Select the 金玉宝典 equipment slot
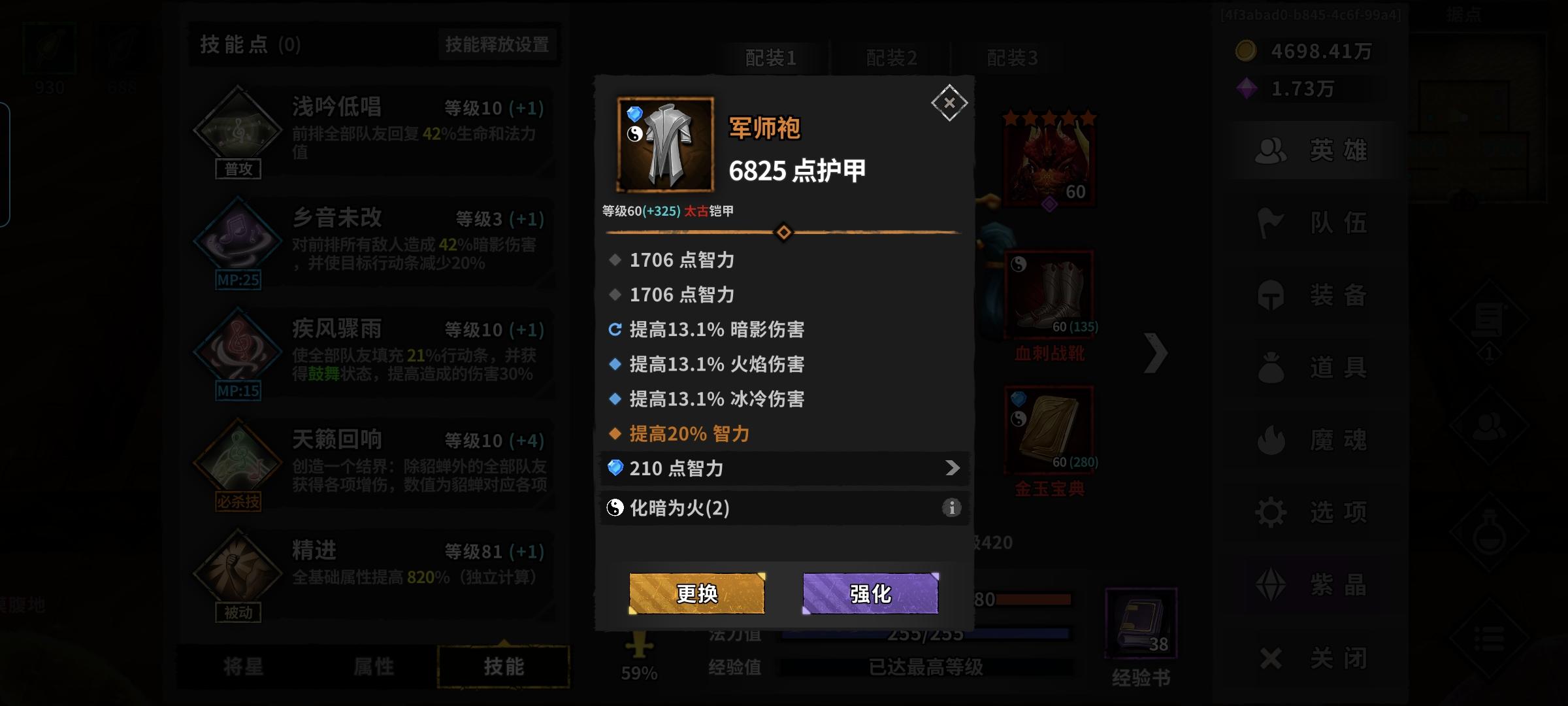Viewport: 1568px width, 706px height. [x=1049, y=428]
